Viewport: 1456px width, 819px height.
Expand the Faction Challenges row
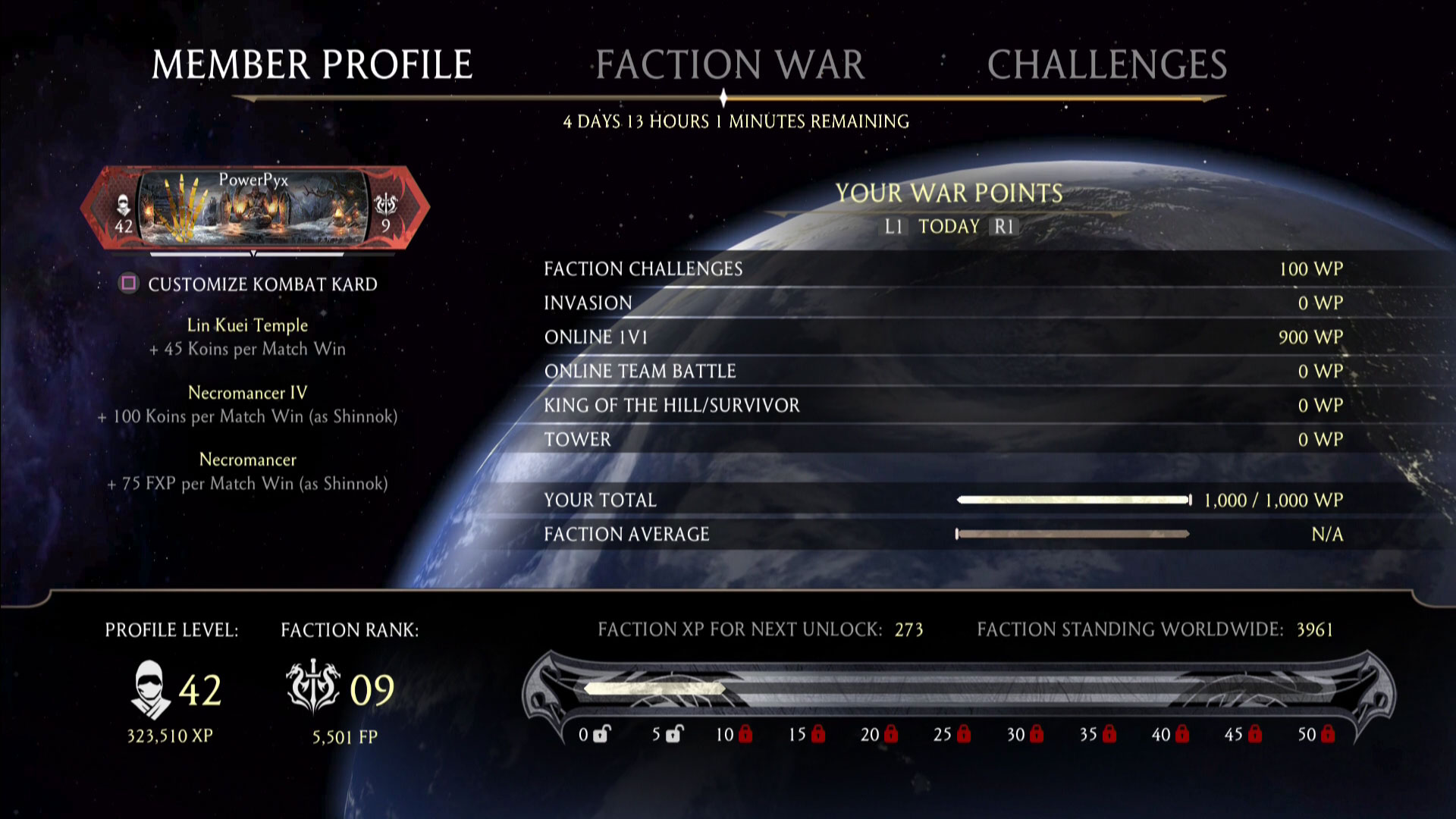(642, 268)
